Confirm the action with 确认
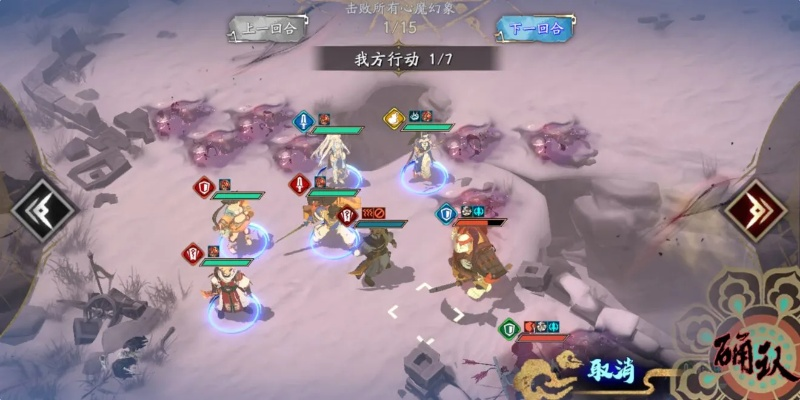The image size is (800, 400). (750, 355)
